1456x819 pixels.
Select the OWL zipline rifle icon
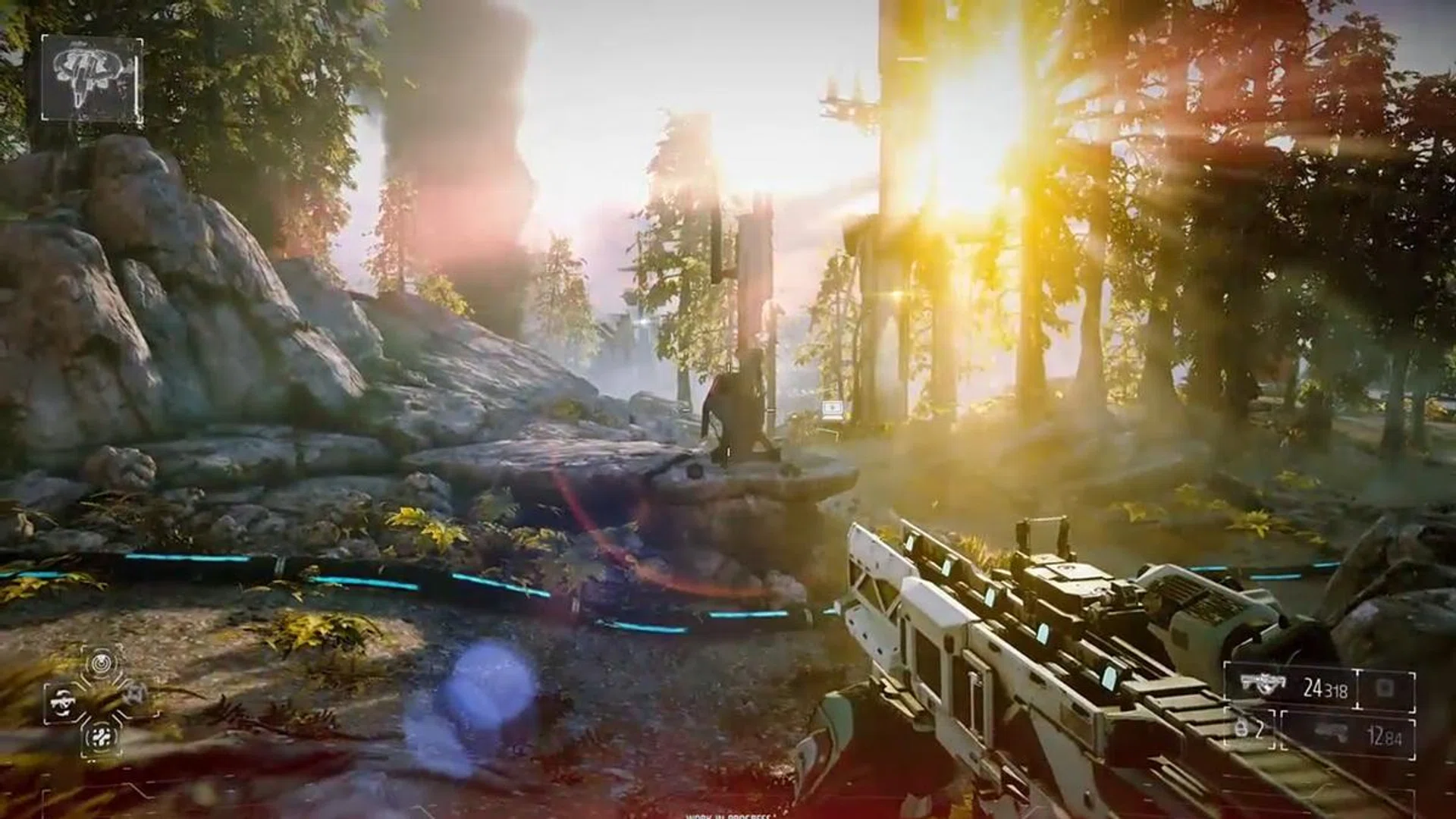point(63,702)
